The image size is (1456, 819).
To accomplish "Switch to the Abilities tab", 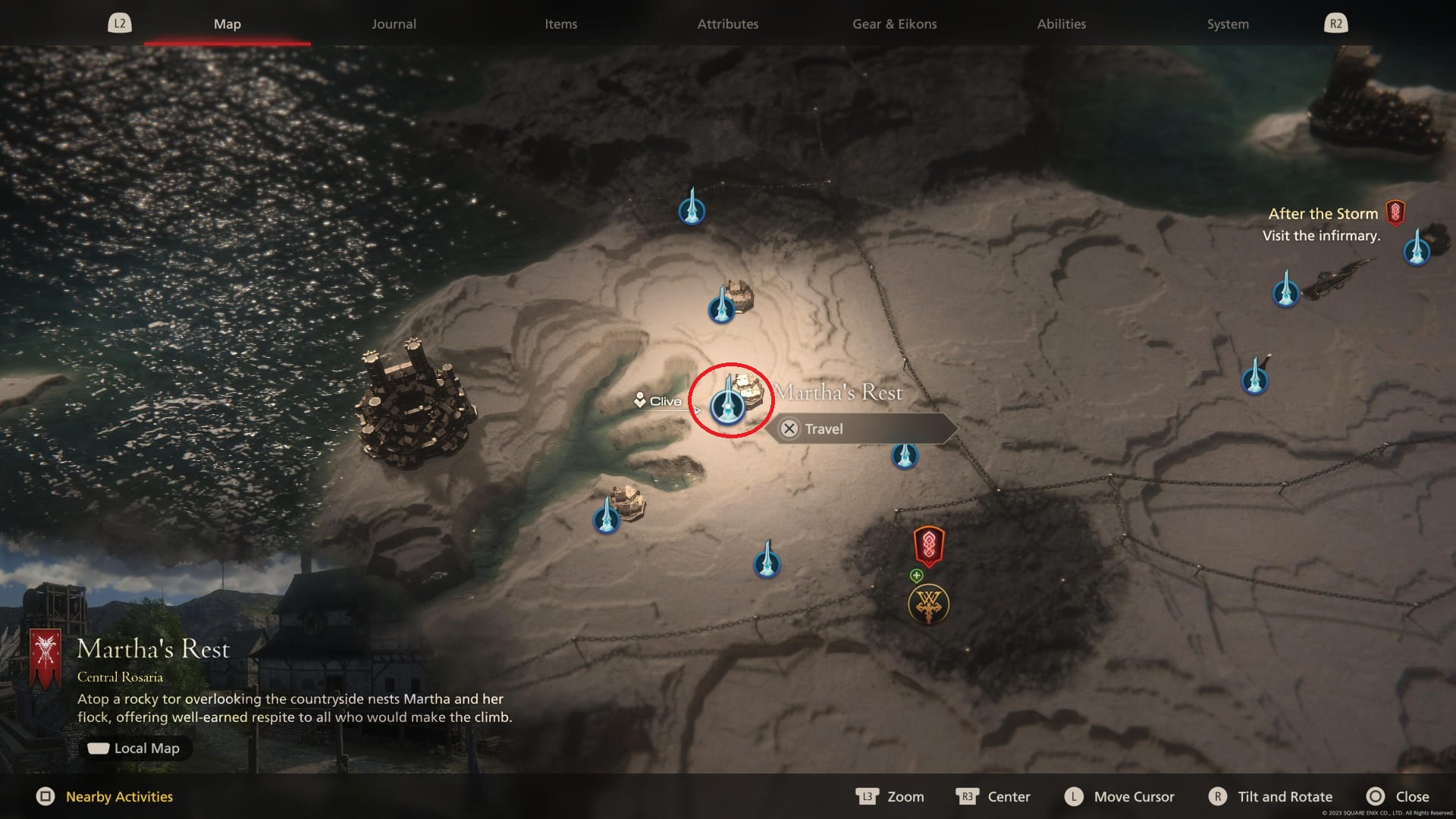I will pyautogui.click(x=1062, y=24).
